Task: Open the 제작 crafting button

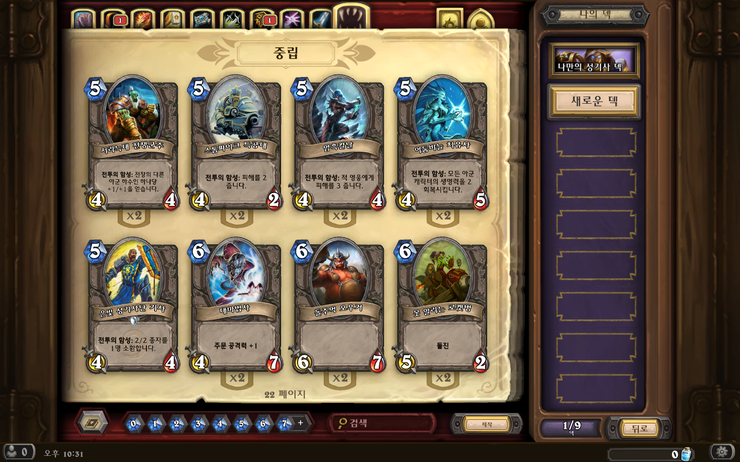Action: (487, 424)
